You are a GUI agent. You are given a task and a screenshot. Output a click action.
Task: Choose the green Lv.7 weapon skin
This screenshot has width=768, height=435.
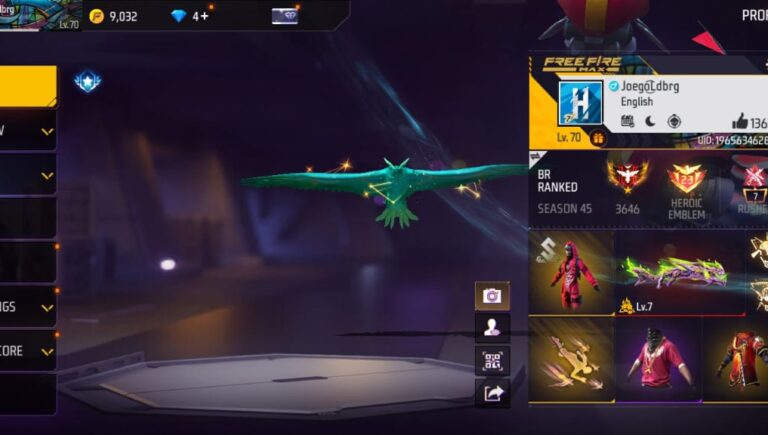678,272
